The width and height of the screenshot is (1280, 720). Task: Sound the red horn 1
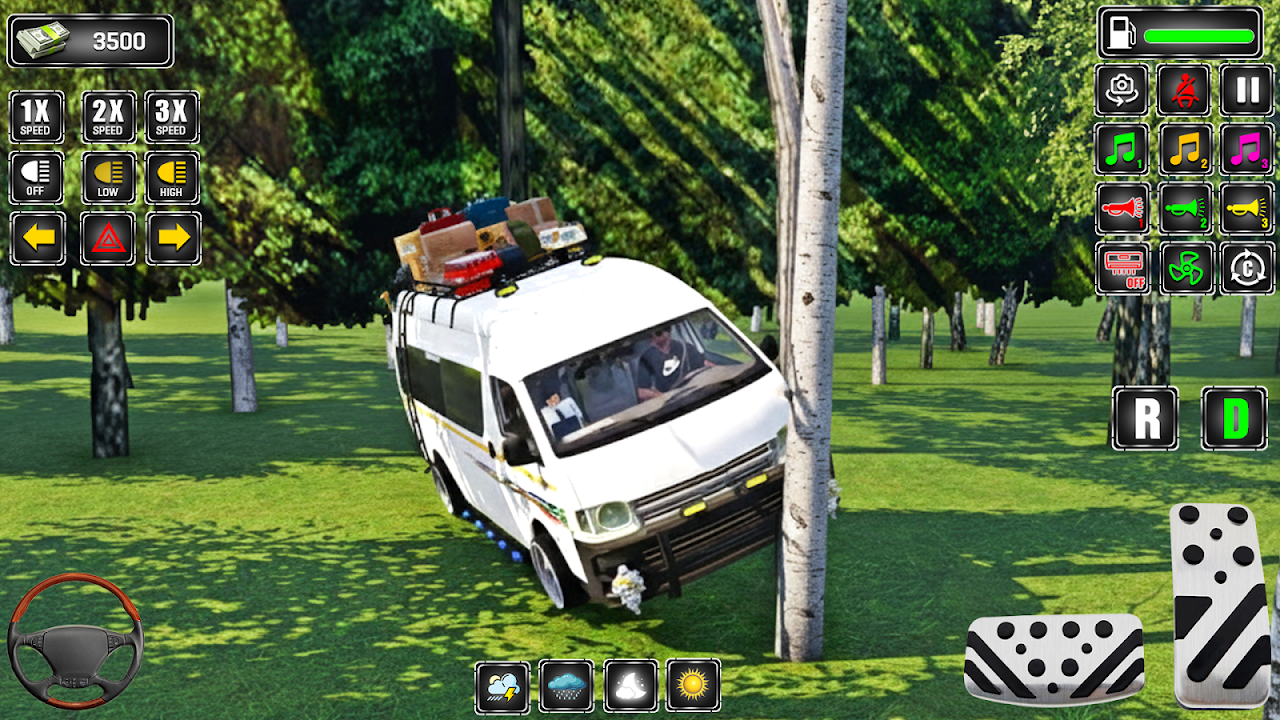(1122, 209)
